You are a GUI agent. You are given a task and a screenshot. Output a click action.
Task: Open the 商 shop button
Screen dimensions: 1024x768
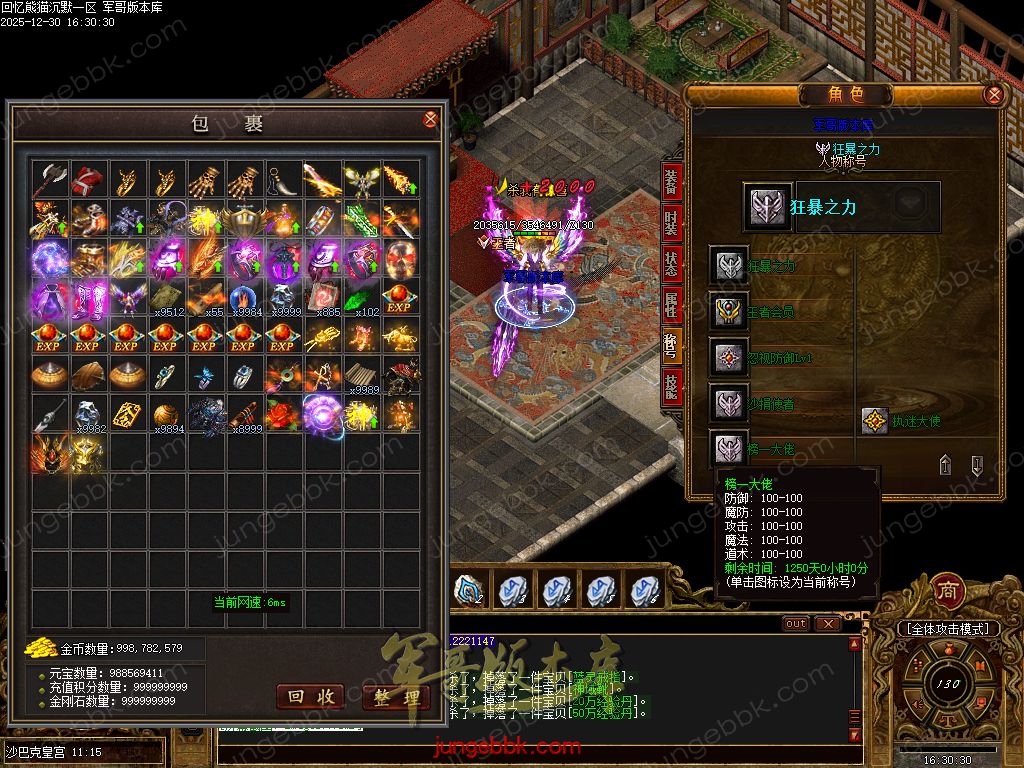[947, 591]
